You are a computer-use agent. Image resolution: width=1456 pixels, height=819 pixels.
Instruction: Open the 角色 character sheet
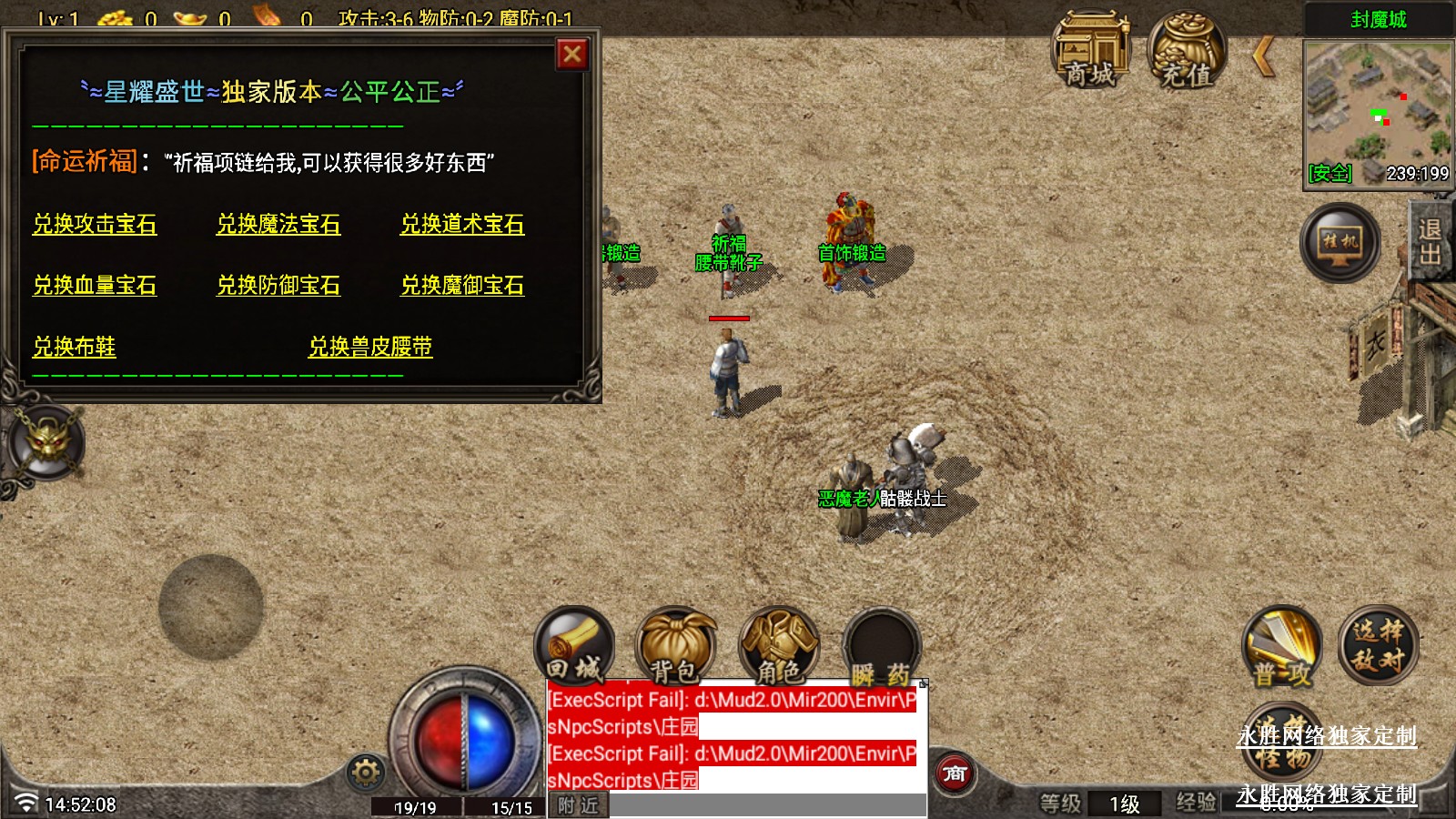coord(779,648)
